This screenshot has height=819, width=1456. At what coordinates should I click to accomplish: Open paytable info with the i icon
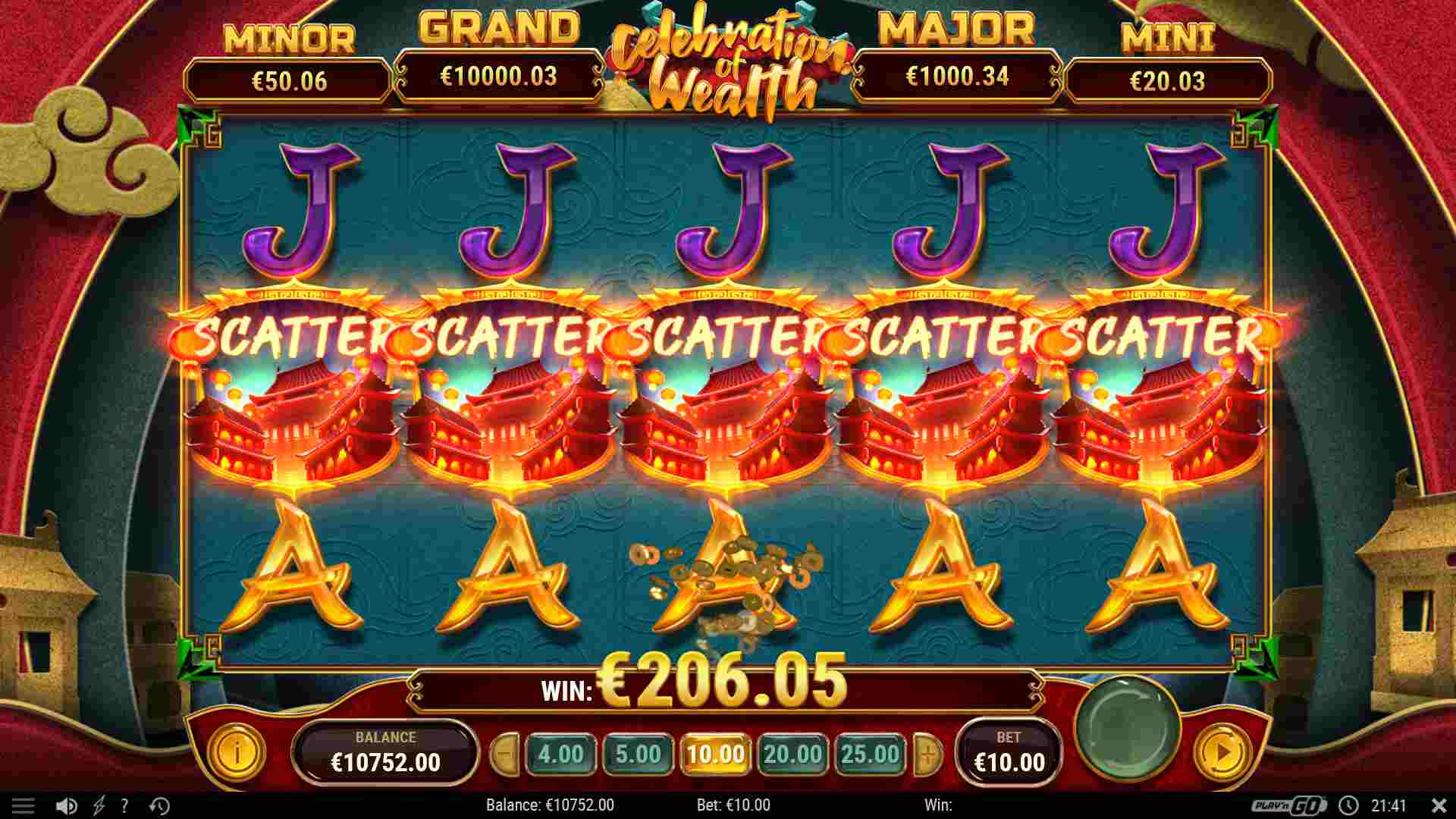coord(237,753)
